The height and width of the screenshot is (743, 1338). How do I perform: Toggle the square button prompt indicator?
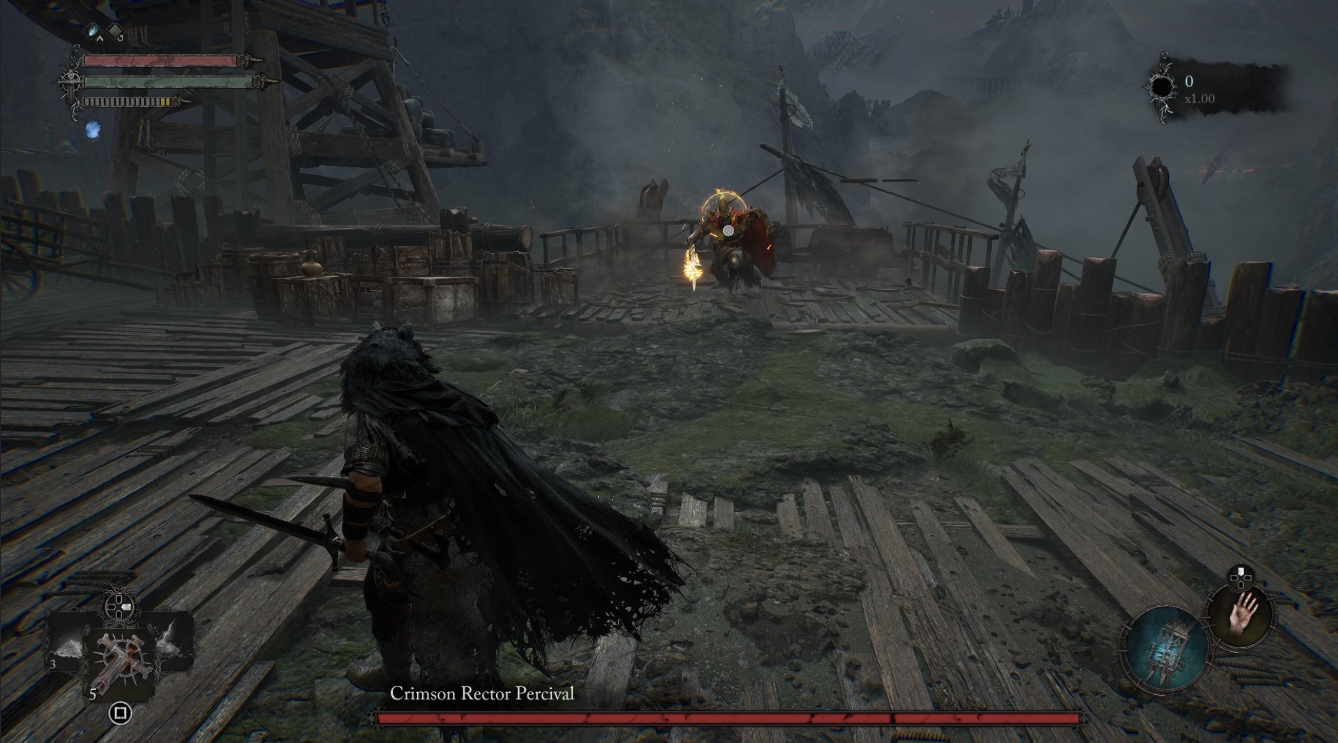(120, 711)
